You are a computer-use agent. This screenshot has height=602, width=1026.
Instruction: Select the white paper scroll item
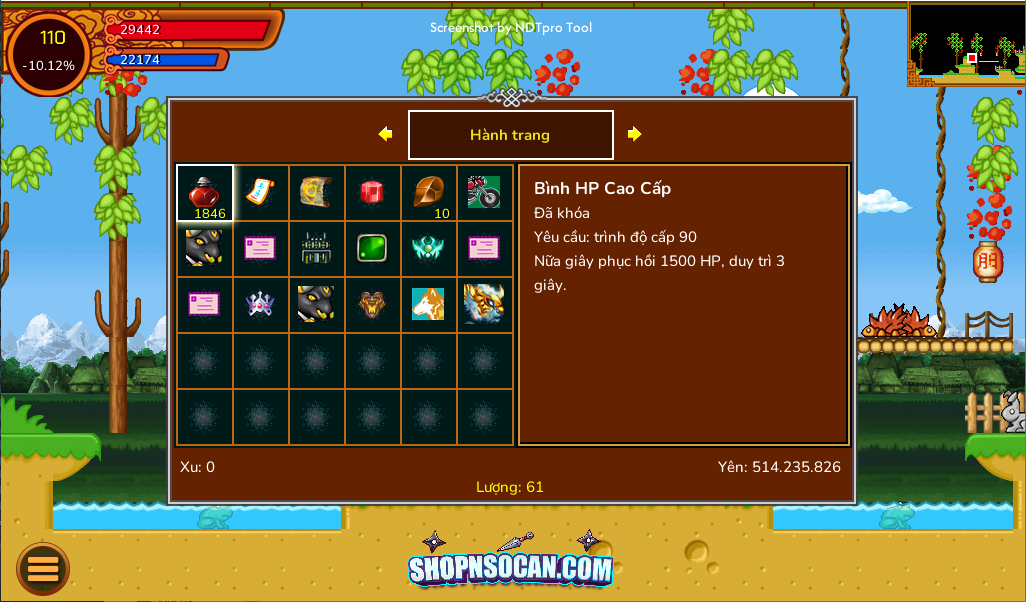pyautogui.click(x=260, y=192)
